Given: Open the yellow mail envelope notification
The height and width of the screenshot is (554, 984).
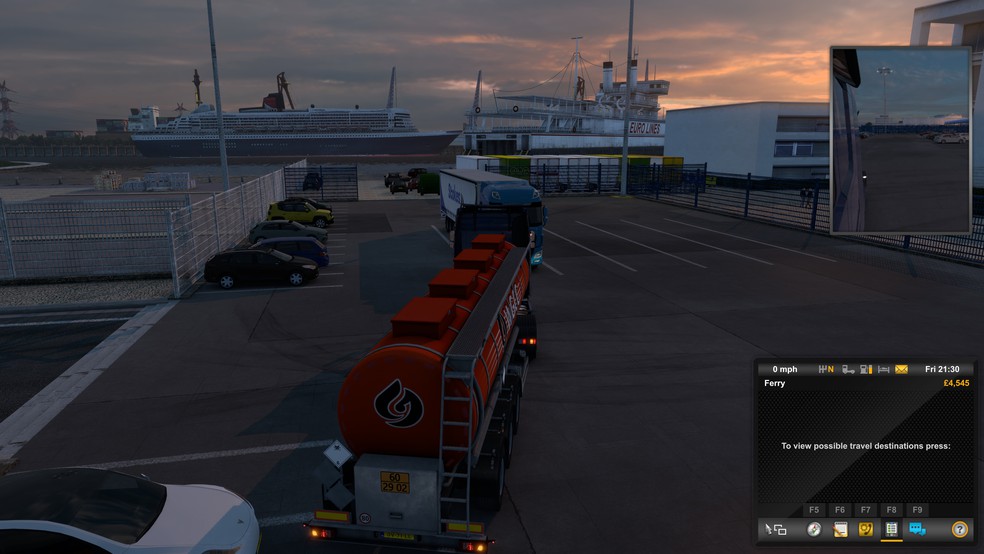Looking at the screenshot, I should coord(901,369).
